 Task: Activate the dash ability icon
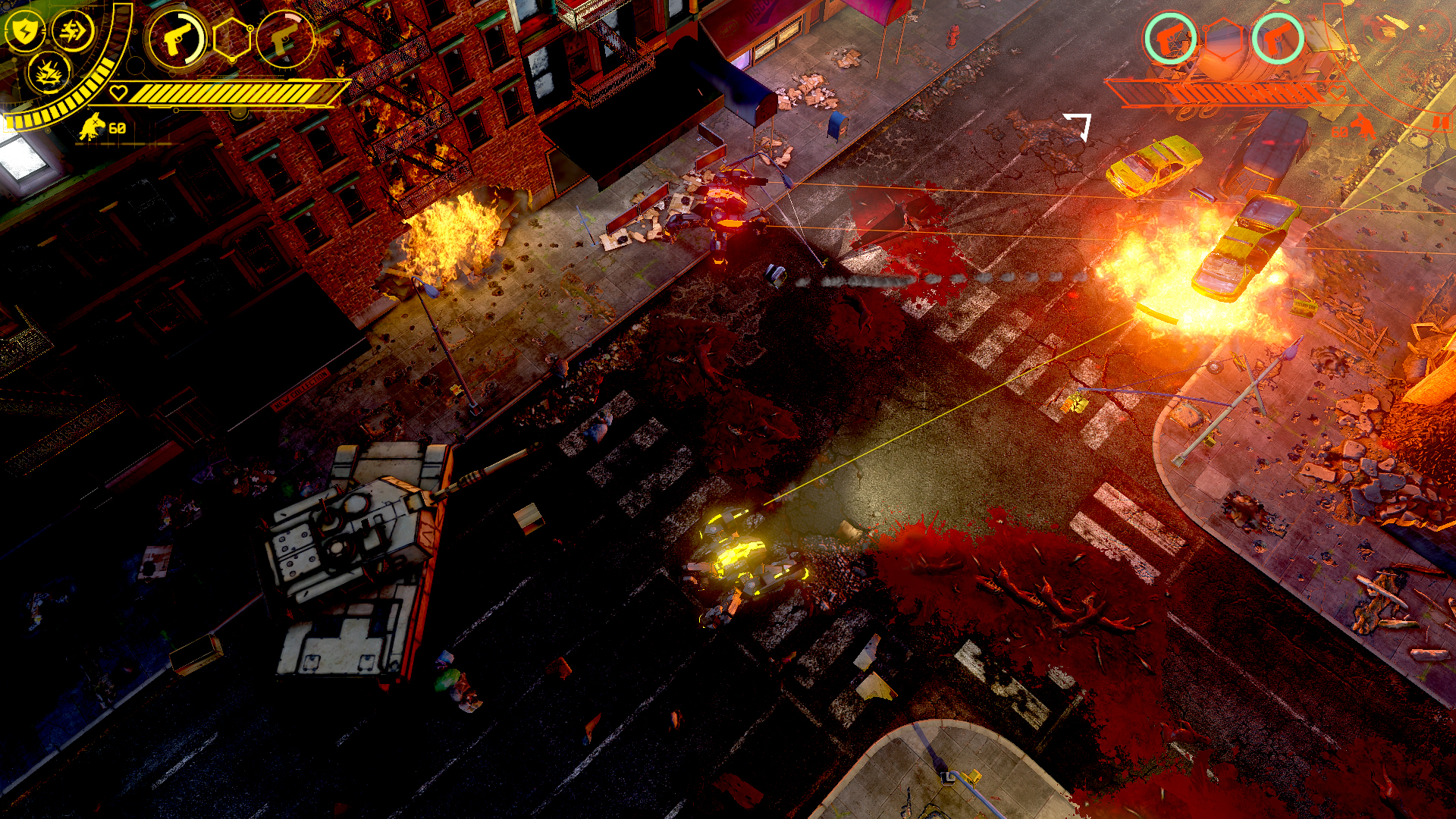click(x=73, y=32)
